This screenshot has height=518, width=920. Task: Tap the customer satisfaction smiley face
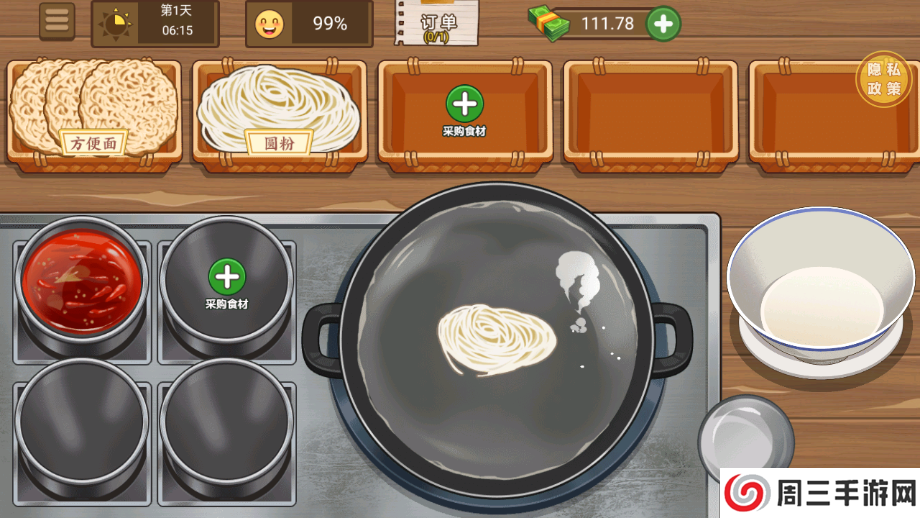click(x=269, y=23)
